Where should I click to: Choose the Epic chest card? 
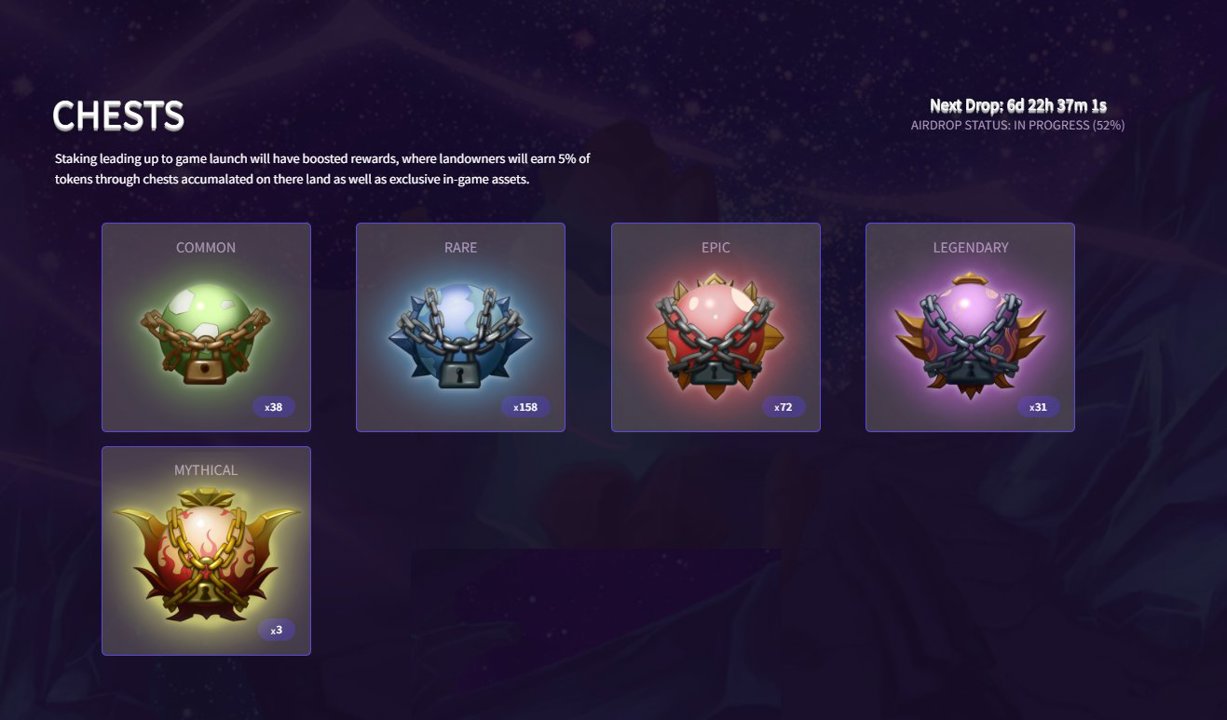(715, 327)
